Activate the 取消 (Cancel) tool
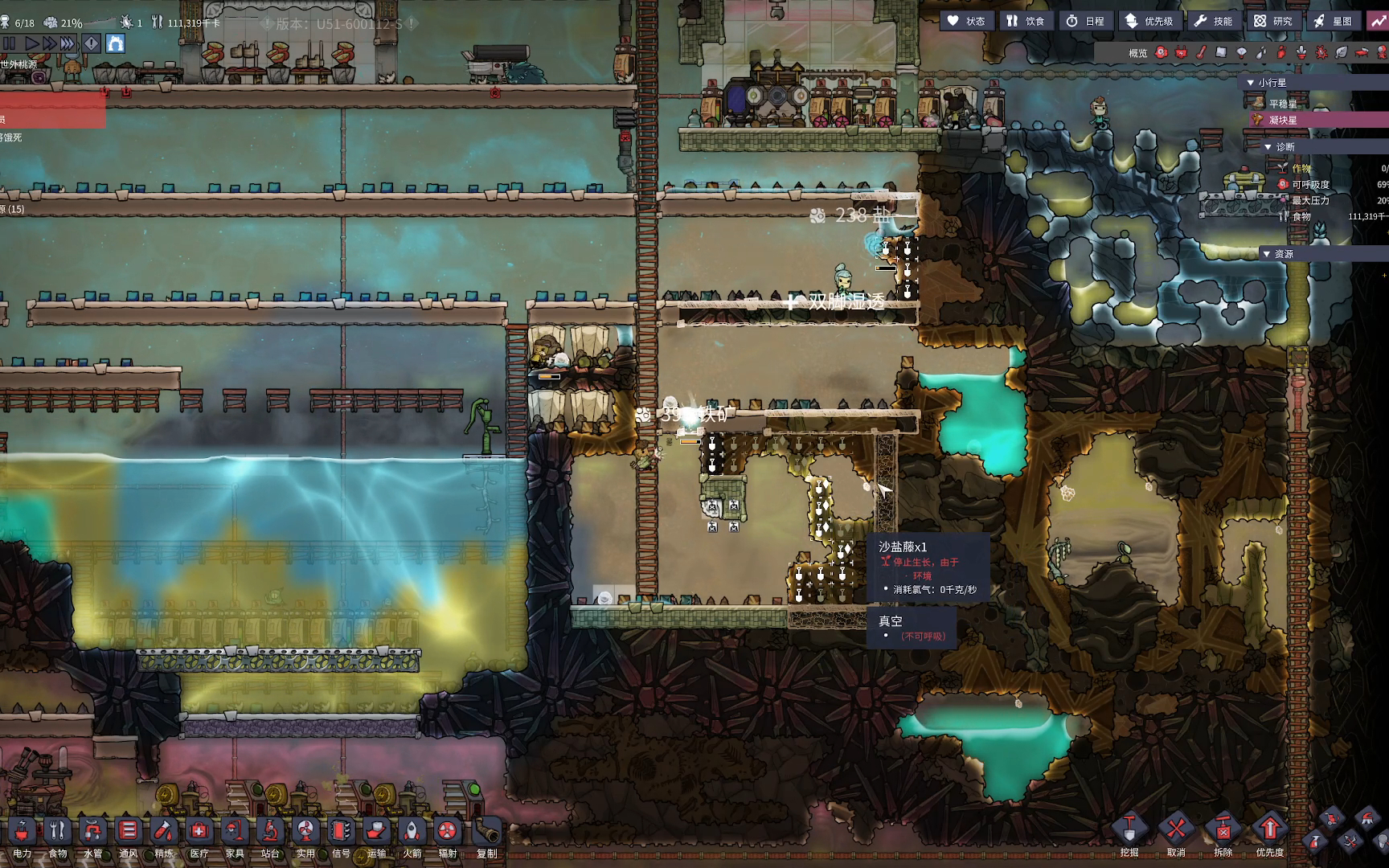The width and height of the screenshot is (1389, 868). (x=1176, y=833)
